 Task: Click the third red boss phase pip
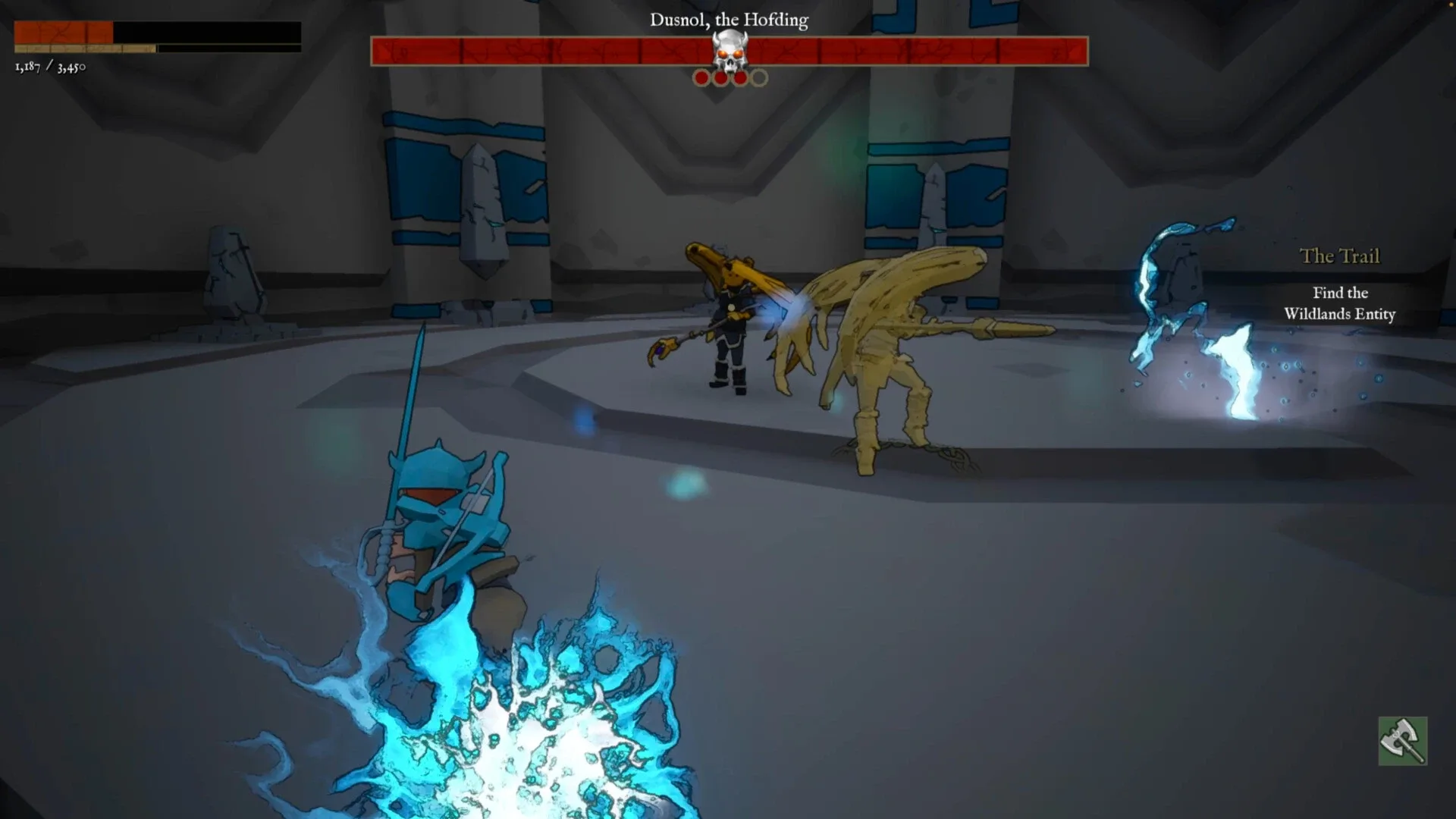[x=740, y=77]
